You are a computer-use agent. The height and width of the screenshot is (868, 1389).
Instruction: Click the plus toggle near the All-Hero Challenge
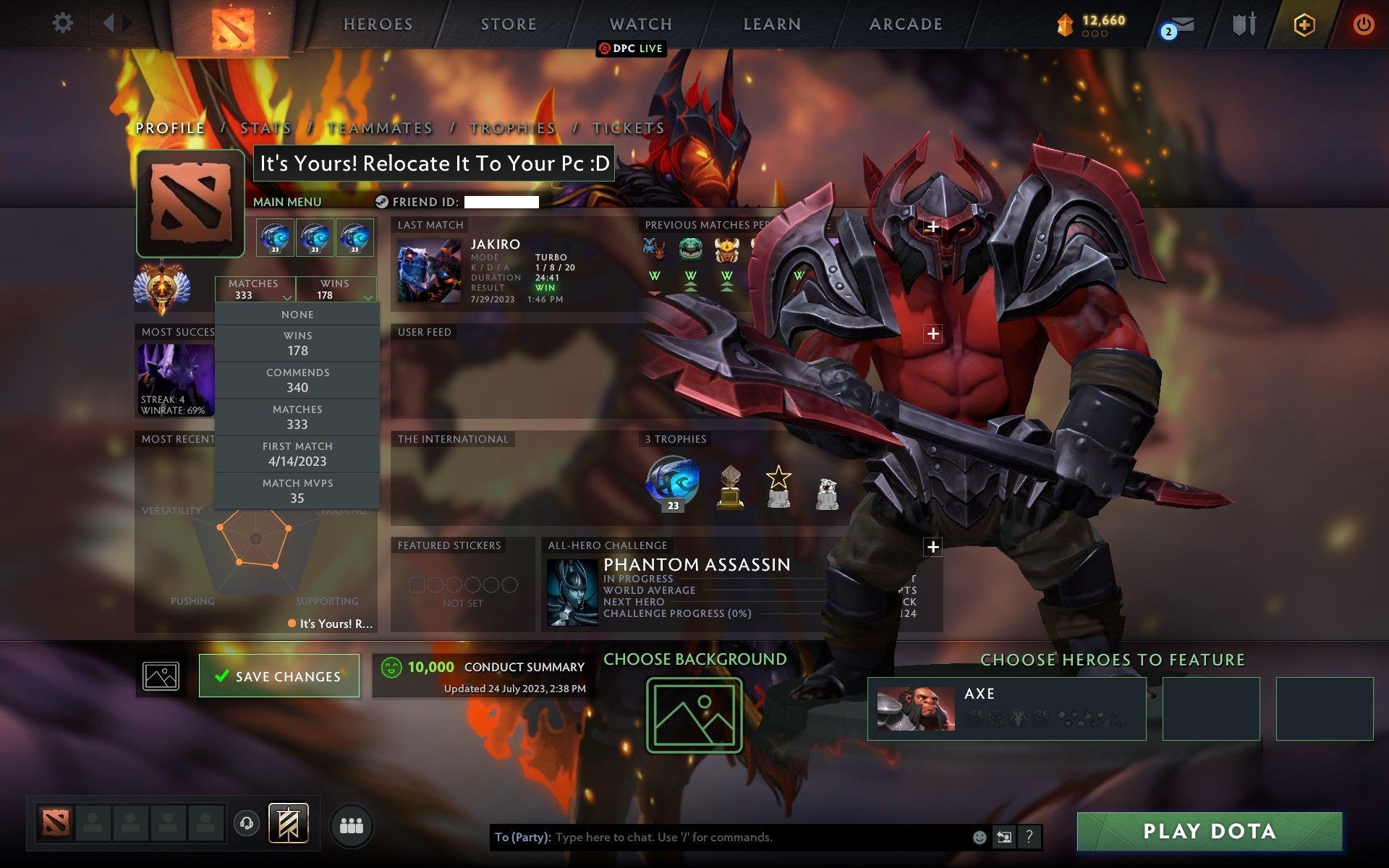click(x=933, y=548)
